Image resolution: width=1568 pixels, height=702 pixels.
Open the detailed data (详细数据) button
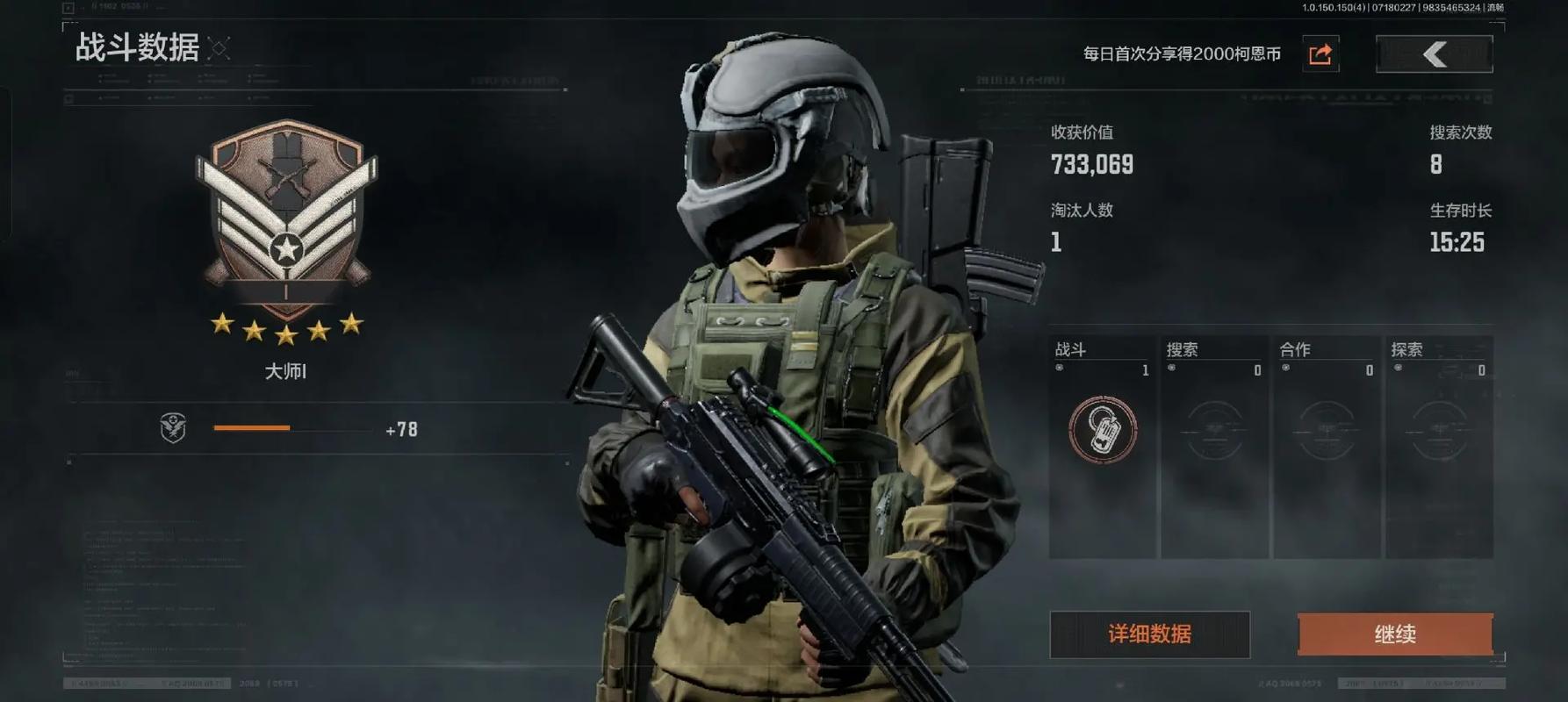click(1149, 634)
